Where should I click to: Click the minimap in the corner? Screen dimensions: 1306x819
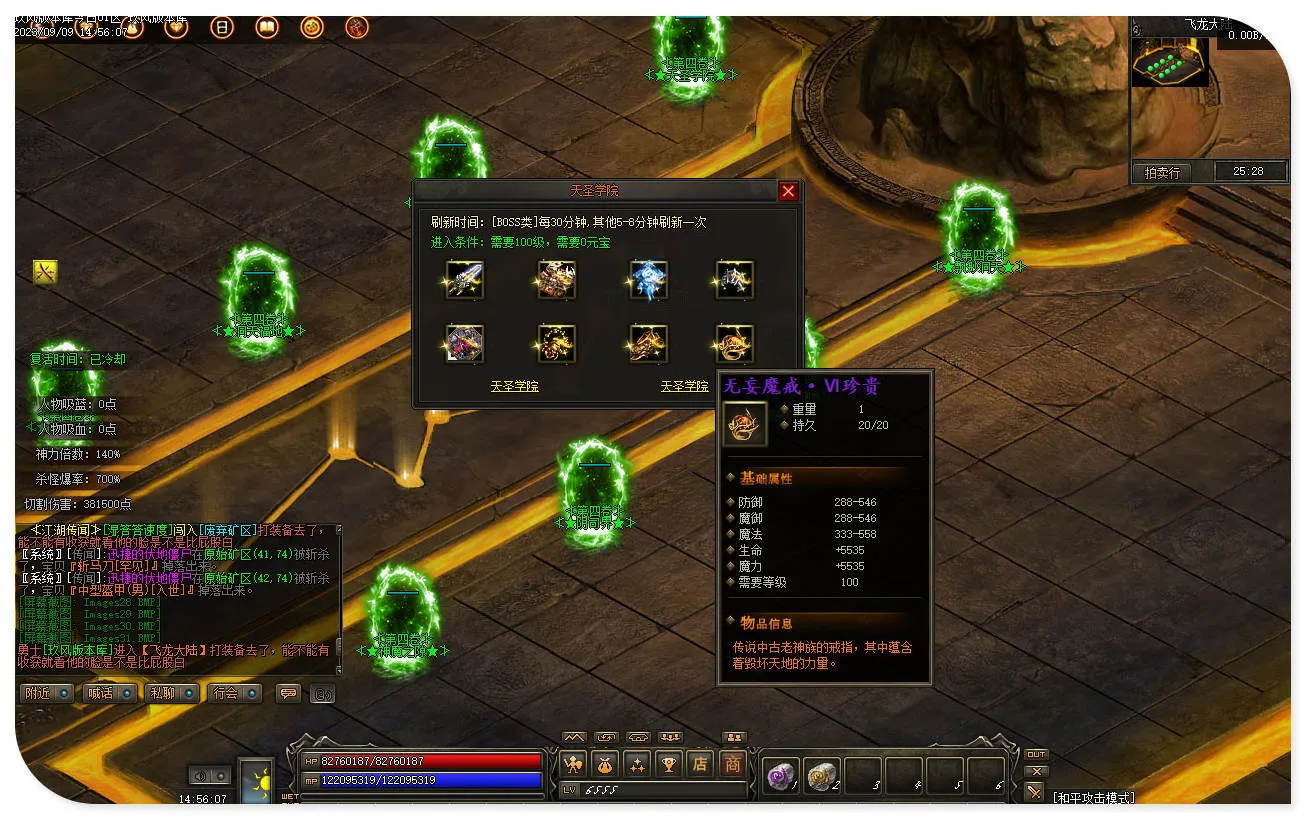click(1169, 62)
